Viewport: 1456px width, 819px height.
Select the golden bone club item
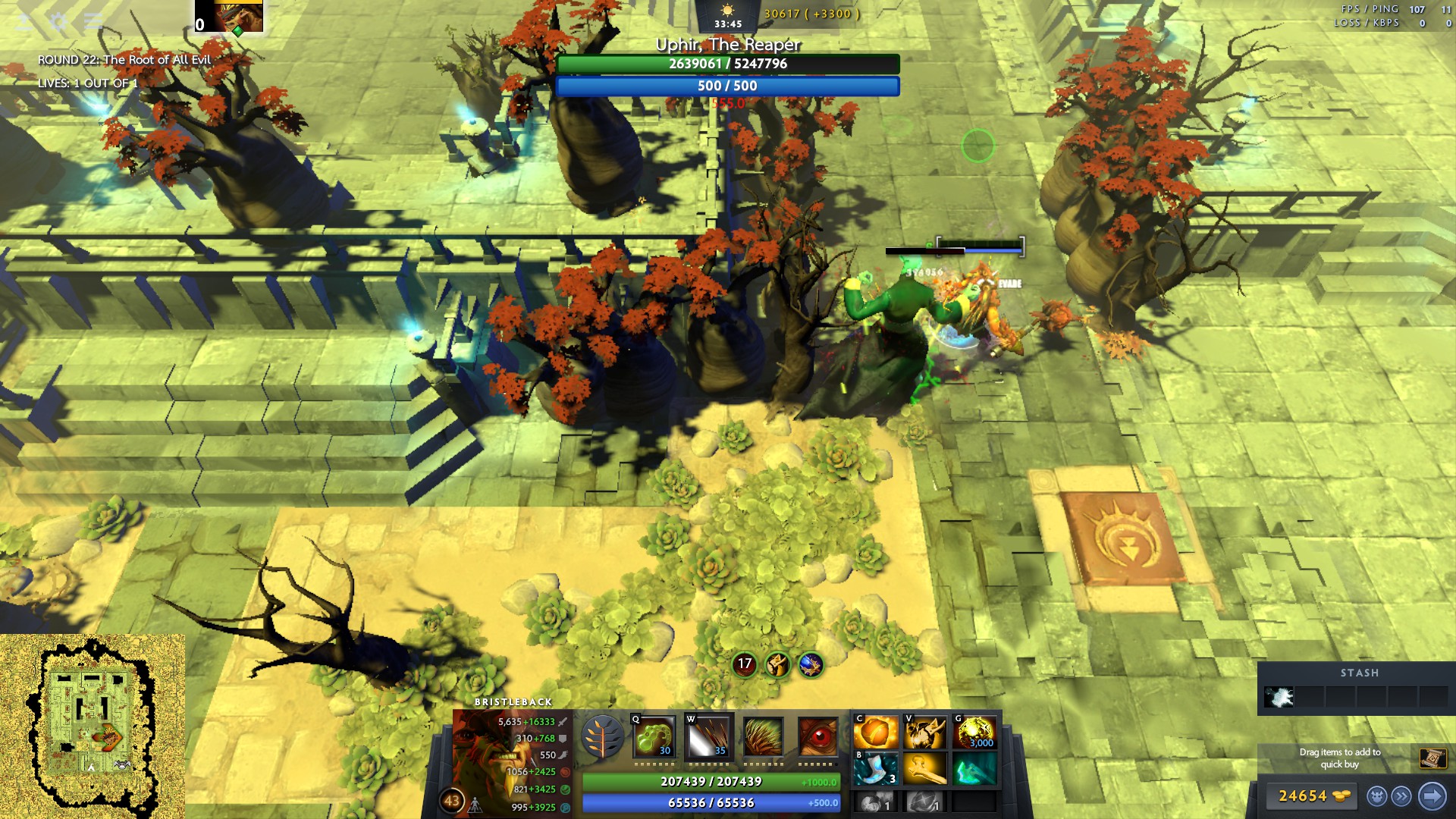click(925, 769)
